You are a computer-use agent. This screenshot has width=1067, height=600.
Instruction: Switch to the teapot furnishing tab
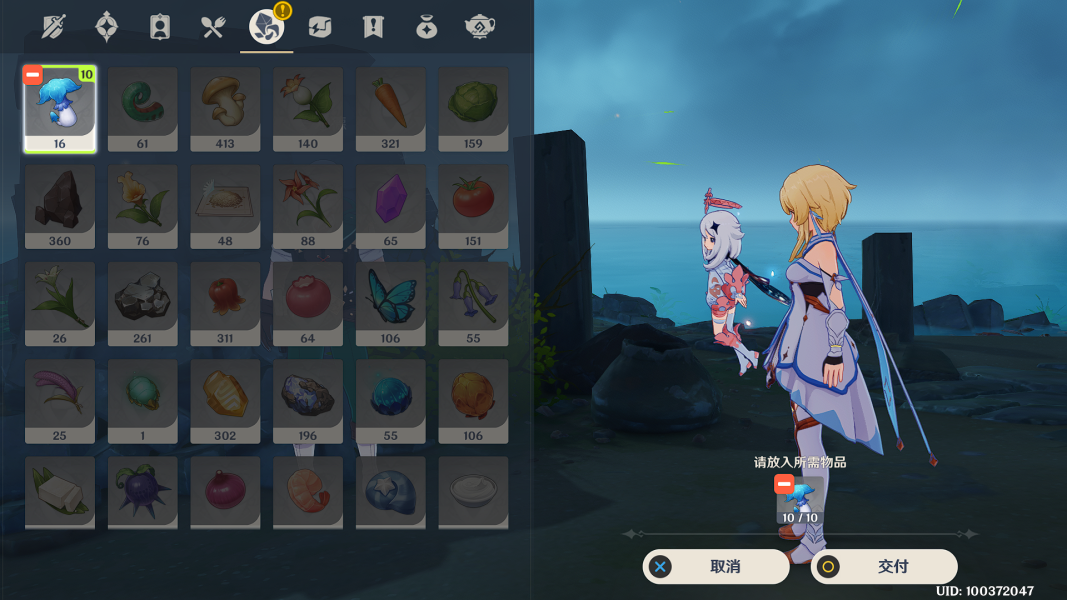point(481,27)
